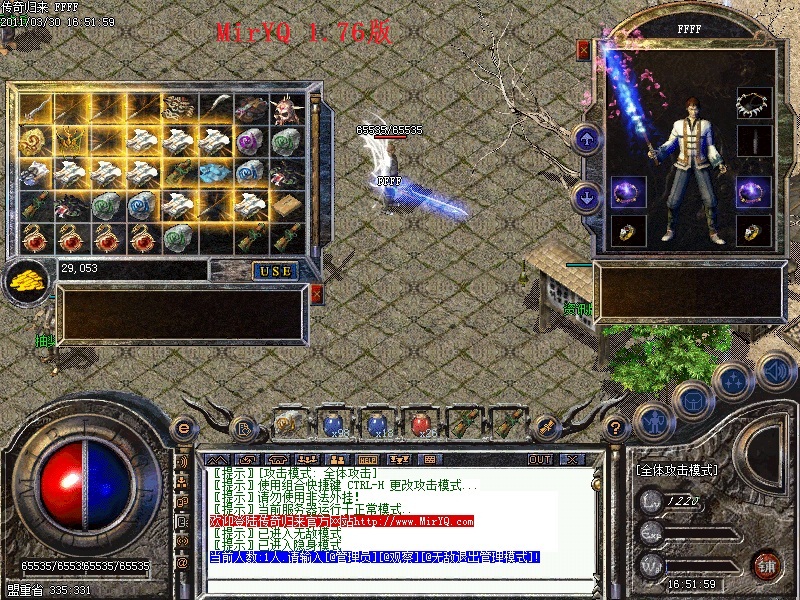Close the inventory bag window
Screen dimensions: 800x600
316,294
